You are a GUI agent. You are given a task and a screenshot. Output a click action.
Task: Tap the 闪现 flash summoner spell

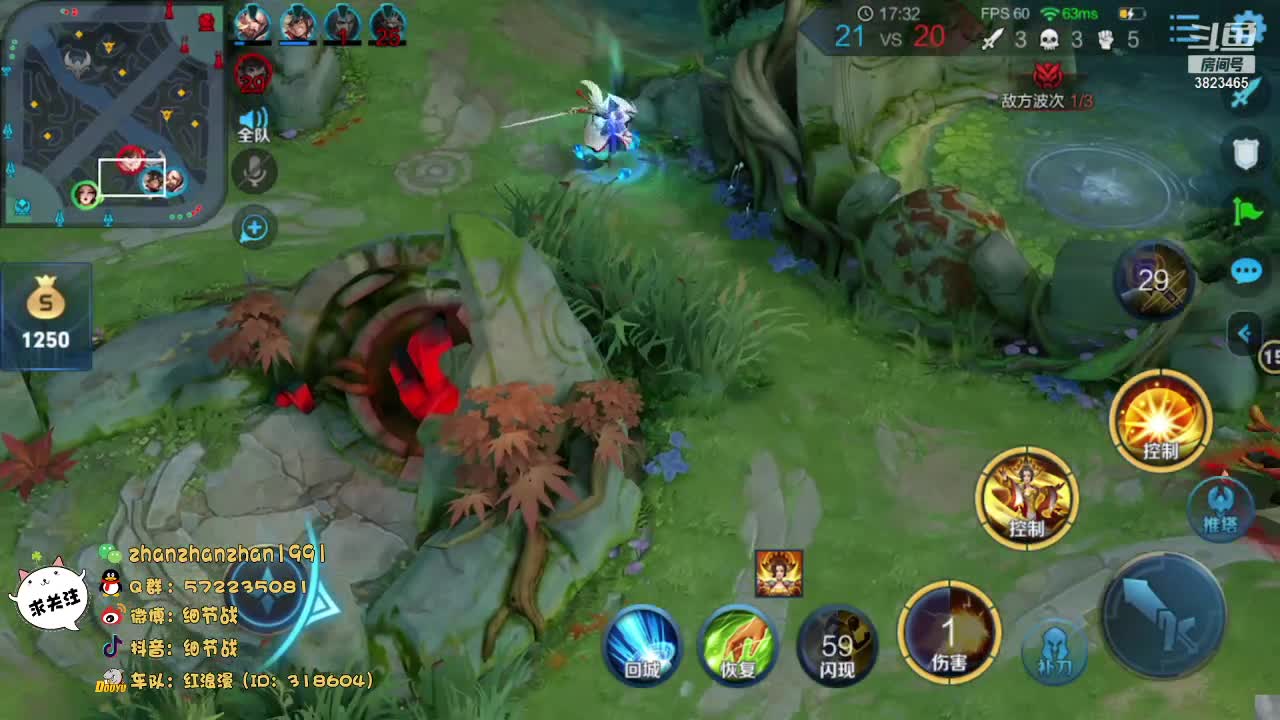[837, 645]
